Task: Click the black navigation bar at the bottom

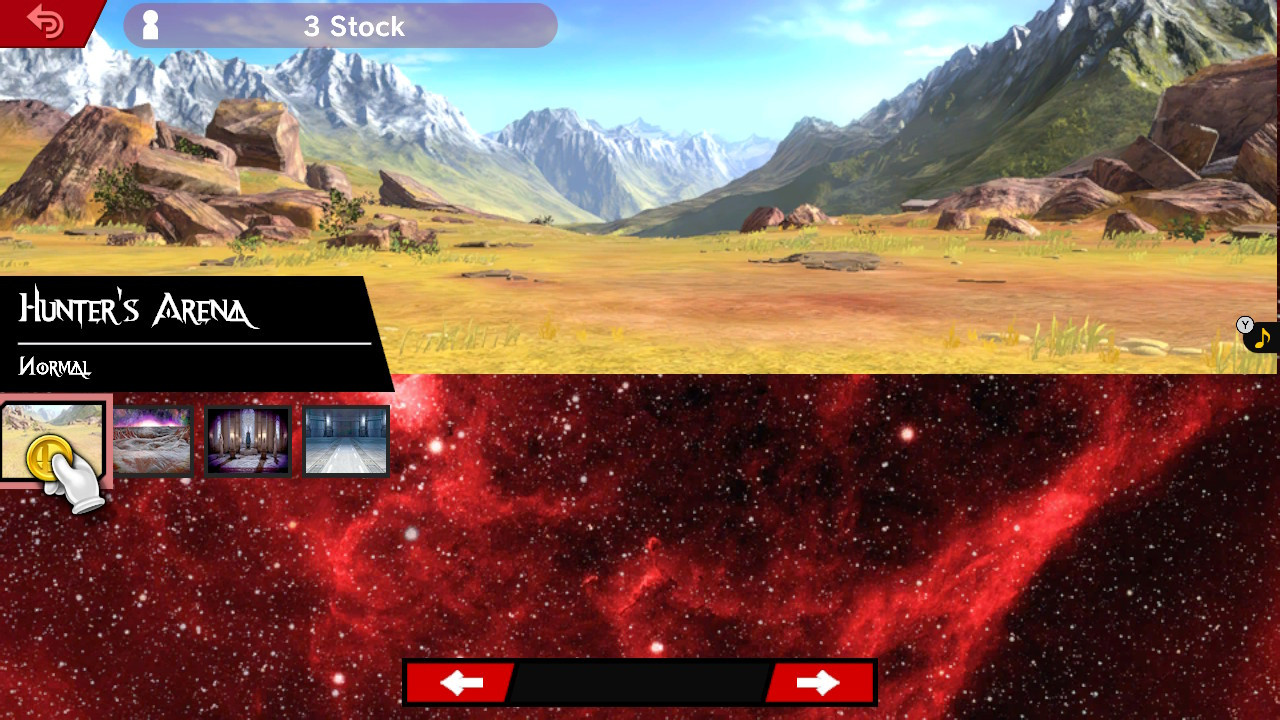Action: click(640, 683)
